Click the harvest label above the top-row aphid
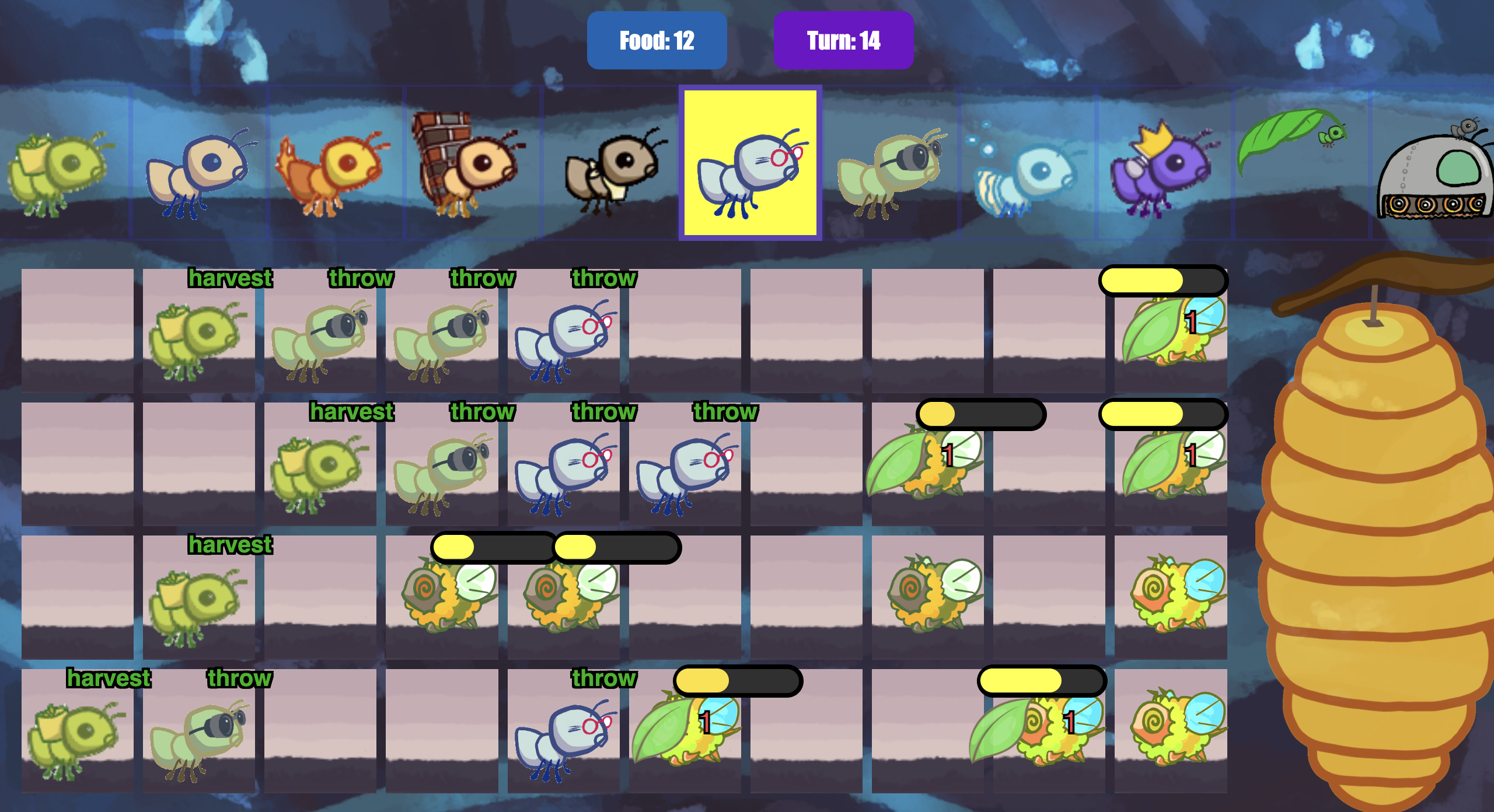This screenshot has height=812, width=1494. pyautogui.click(x=231, y=278)
